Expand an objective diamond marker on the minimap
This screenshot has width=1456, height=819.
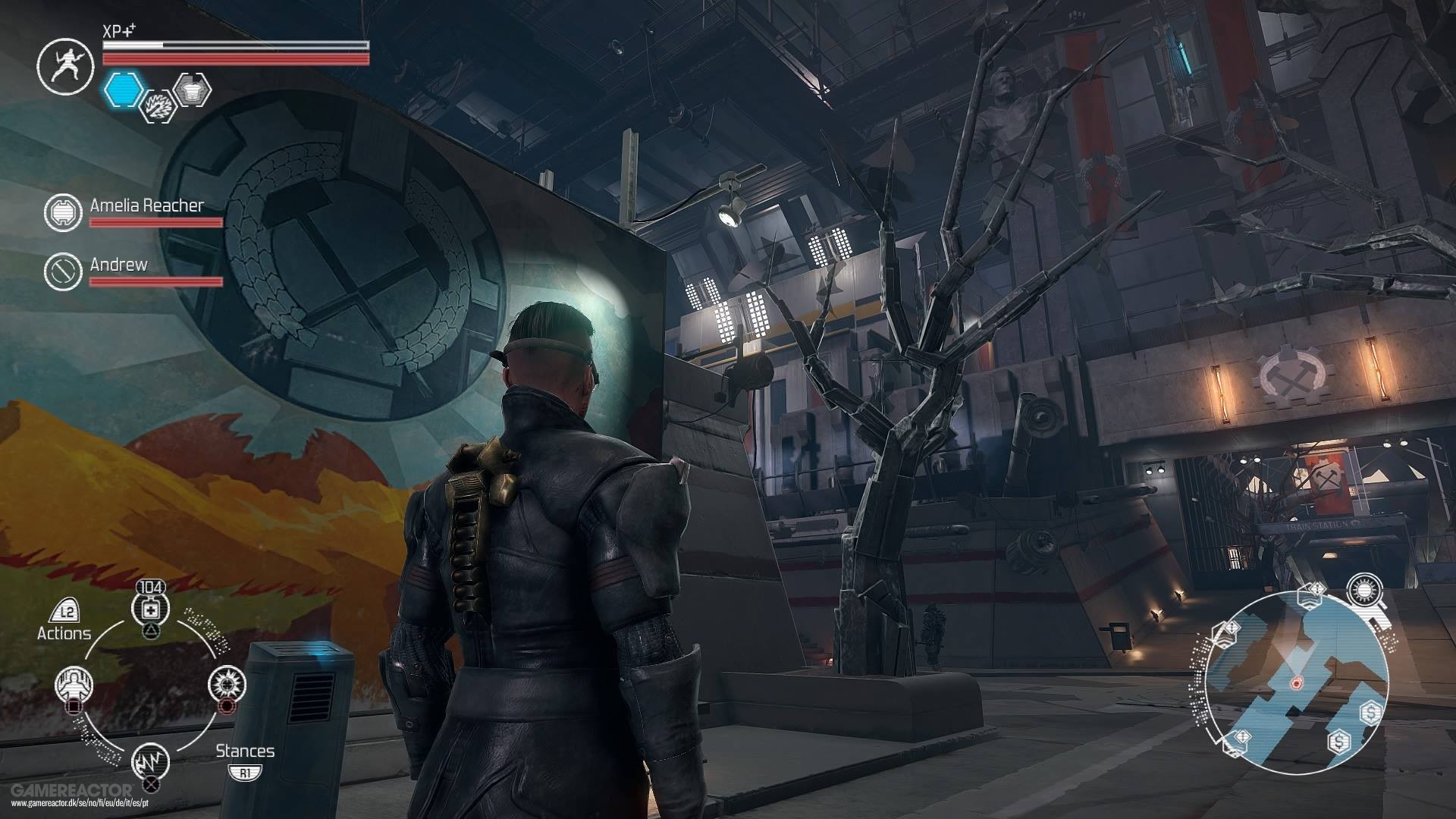click(1316, 589)
